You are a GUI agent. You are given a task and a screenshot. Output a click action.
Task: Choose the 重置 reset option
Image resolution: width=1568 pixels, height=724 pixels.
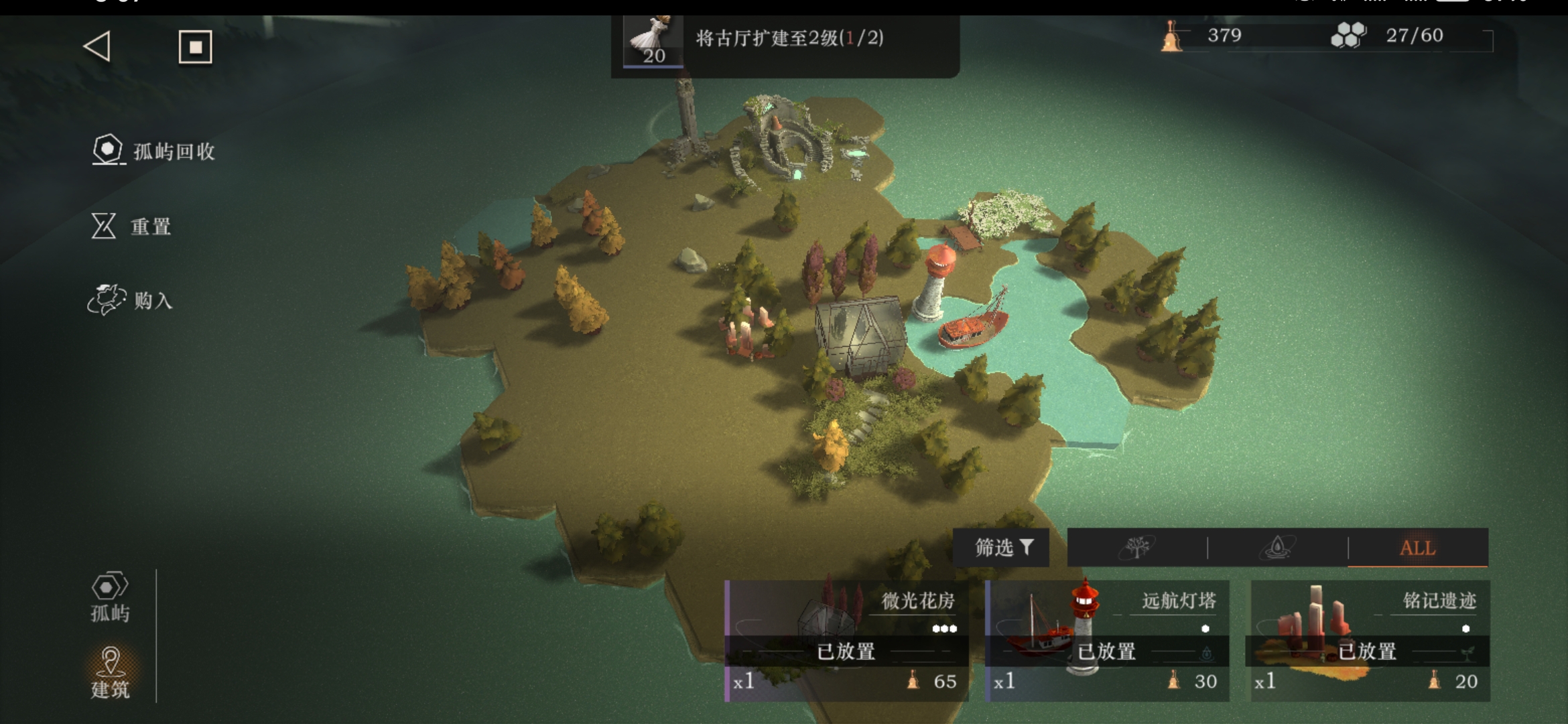tap(131, 227)
